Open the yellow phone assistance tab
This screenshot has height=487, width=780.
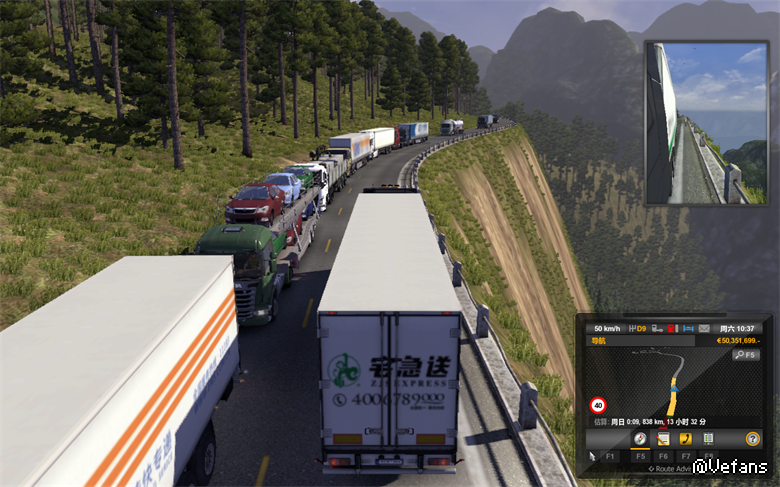pos(686,439)
